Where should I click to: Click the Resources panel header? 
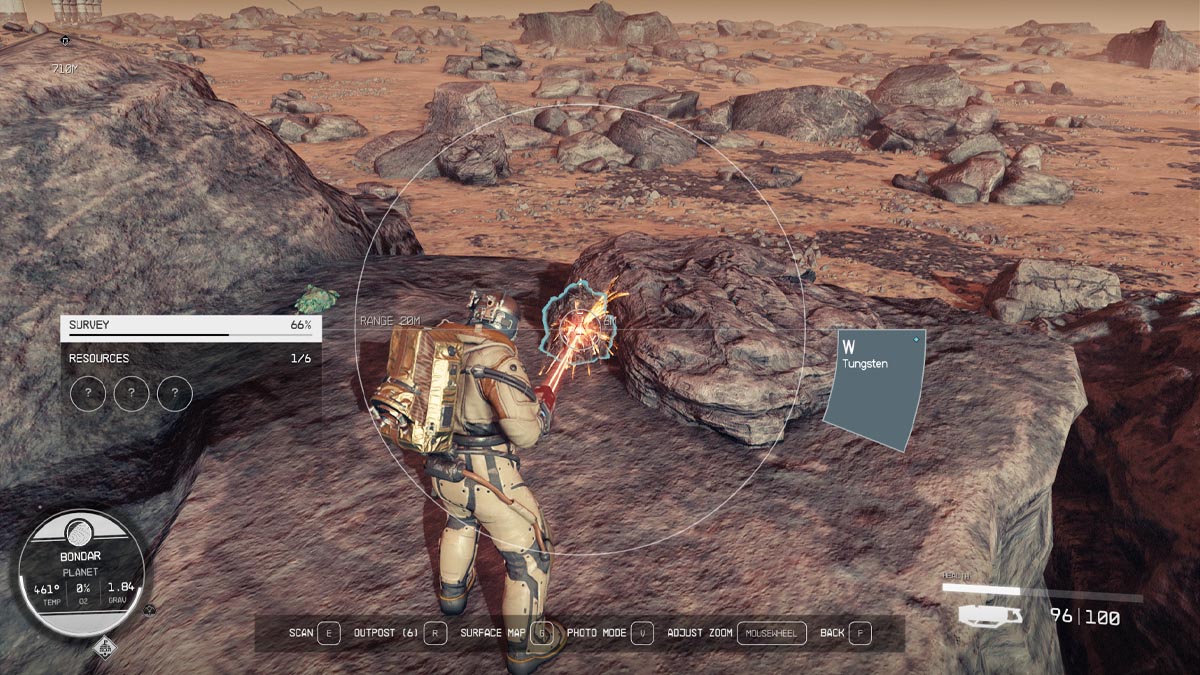click(190, 358)
